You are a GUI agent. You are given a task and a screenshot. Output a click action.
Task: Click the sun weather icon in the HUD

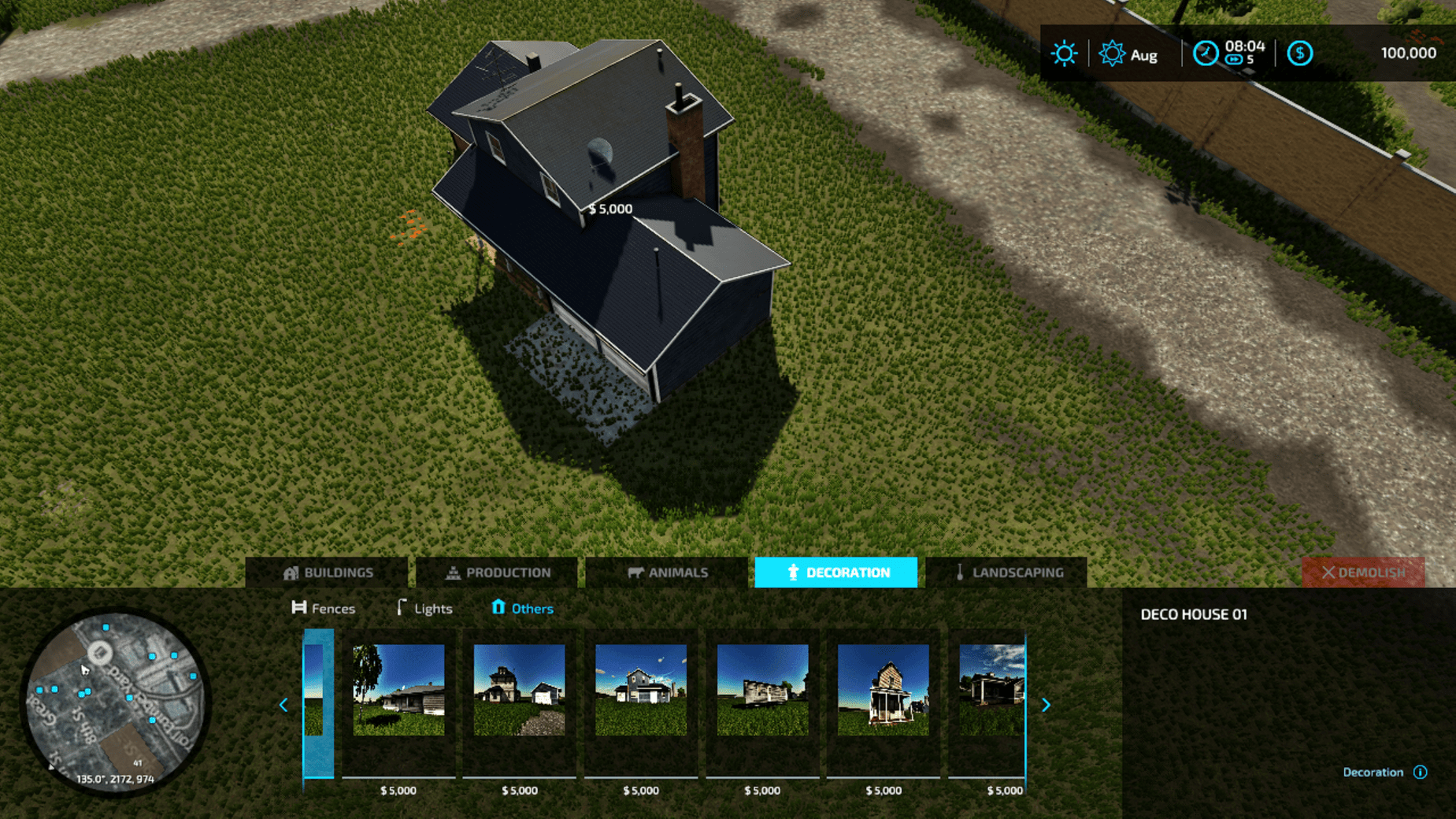(1064, 54)
